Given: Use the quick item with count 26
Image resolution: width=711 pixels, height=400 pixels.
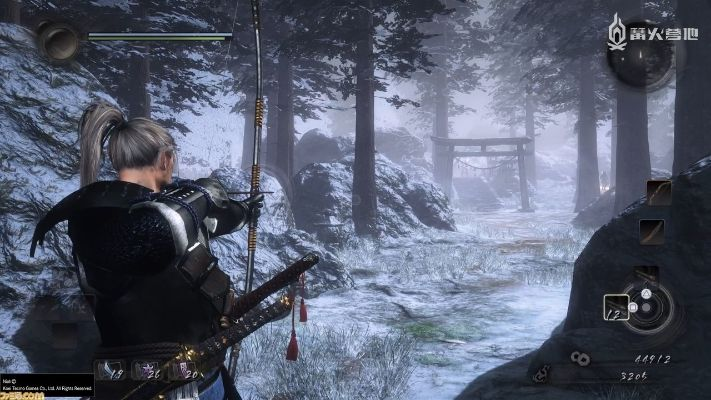Looking at the screenshot, I should pos(146,370).
